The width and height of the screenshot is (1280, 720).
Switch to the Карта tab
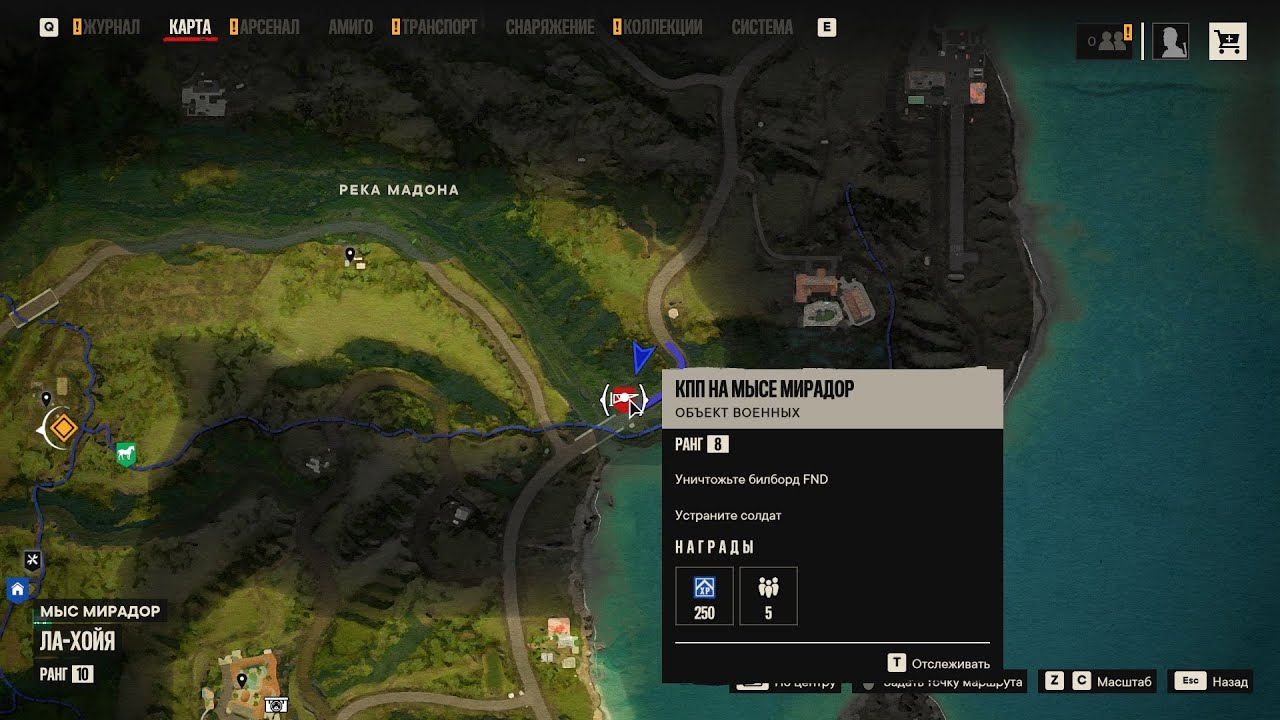coord(190,27)
